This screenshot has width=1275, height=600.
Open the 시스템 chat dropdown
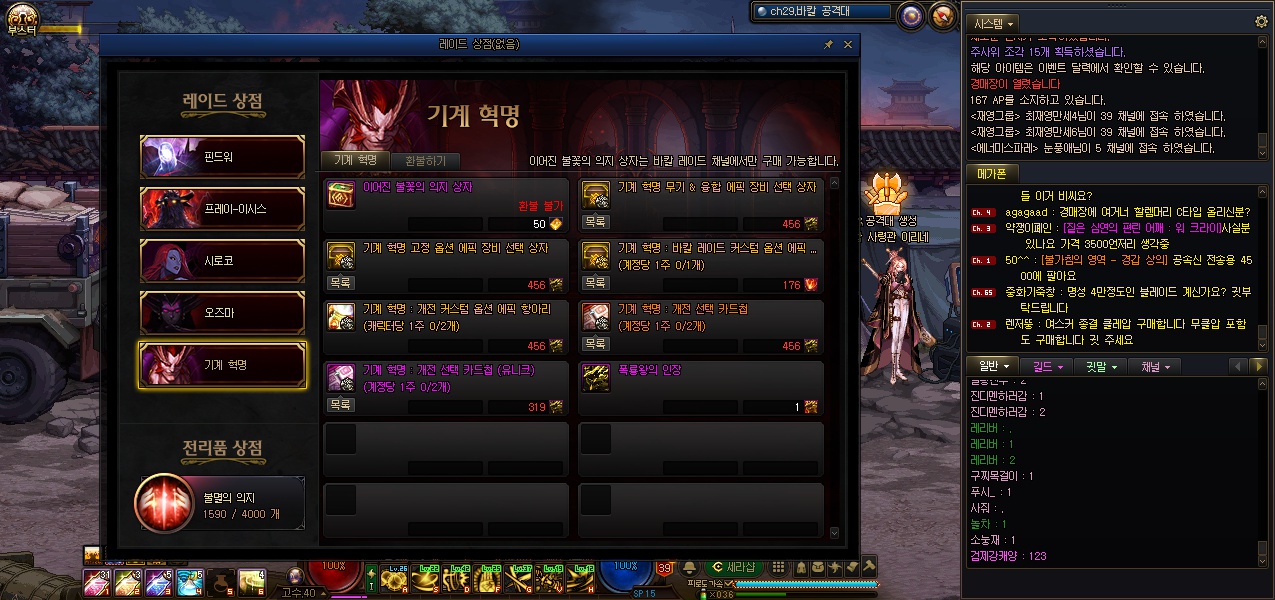994,22
